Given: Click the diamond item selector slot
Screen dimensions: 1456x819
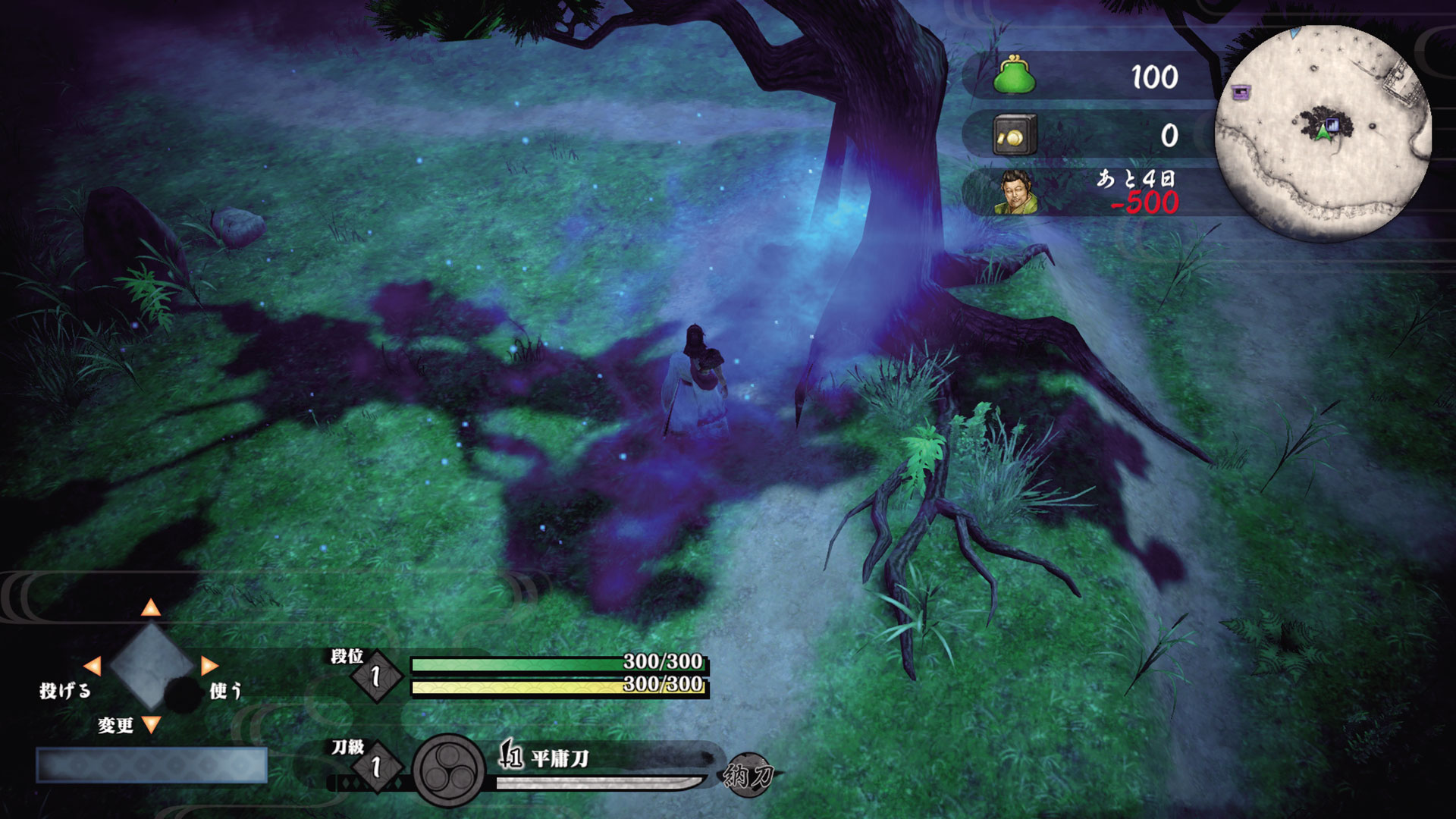Looking at the screenshot, I should click(x=151, y=666).
